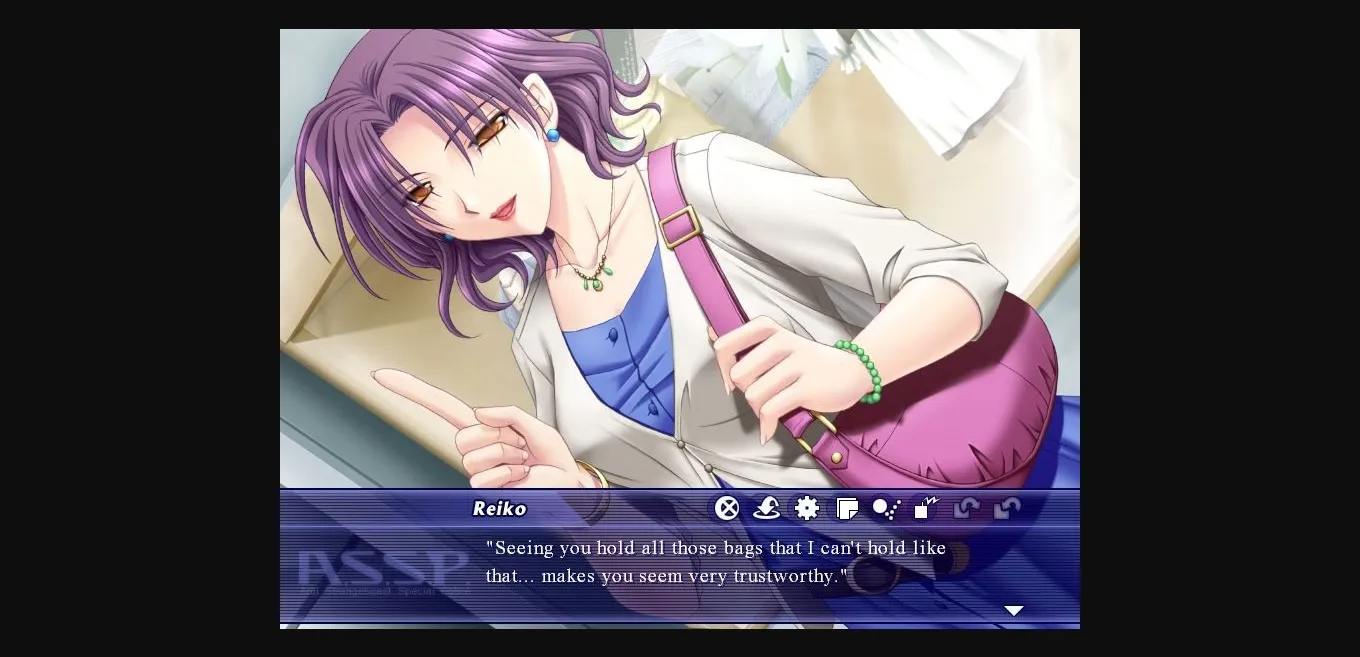The width and height of the screenshot is (1360, 657).
Task: Show the message log with the stacked pages icon
Action: [x=847, y=509]
